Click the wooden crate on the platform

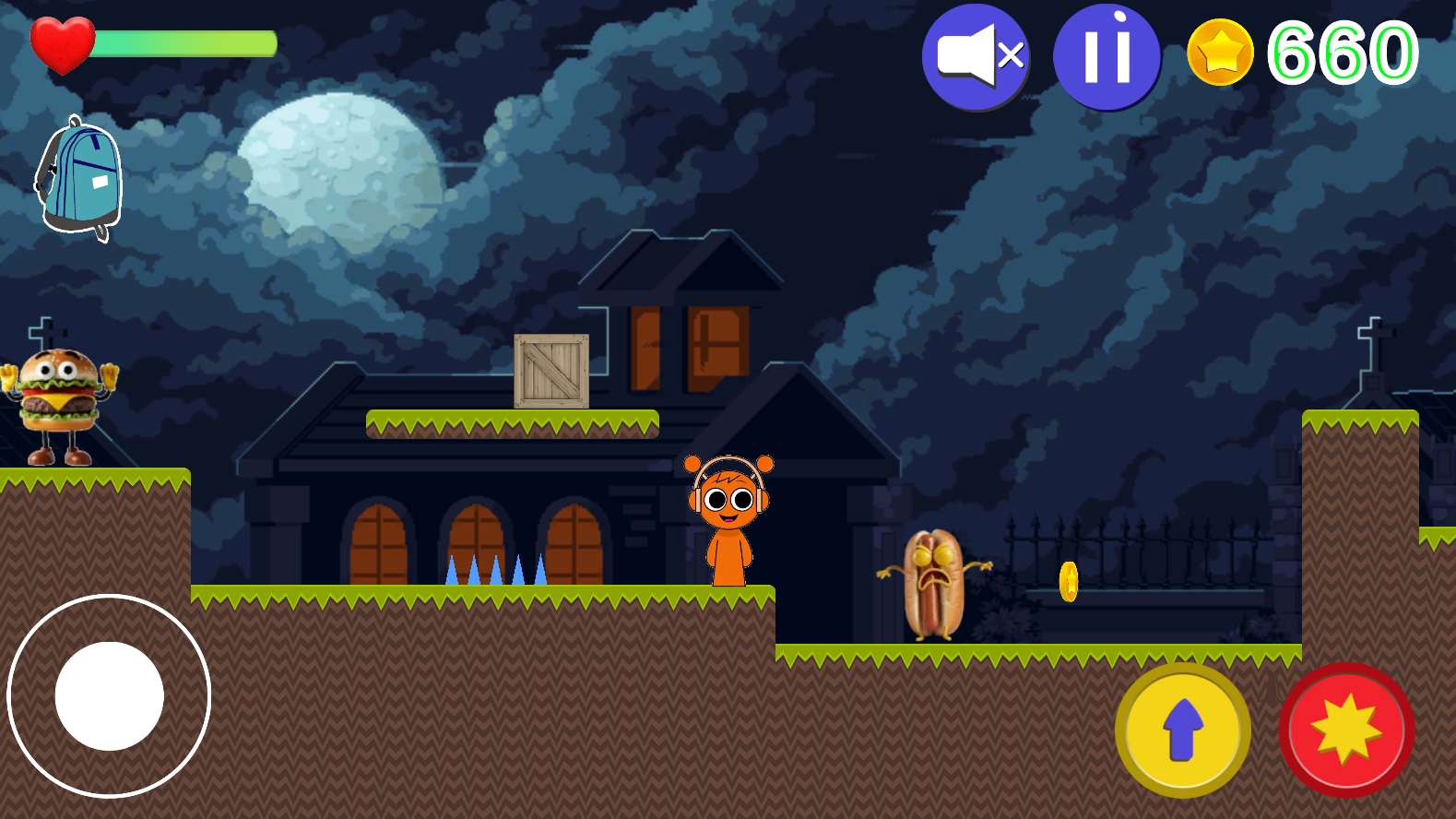tap(550, 372)
